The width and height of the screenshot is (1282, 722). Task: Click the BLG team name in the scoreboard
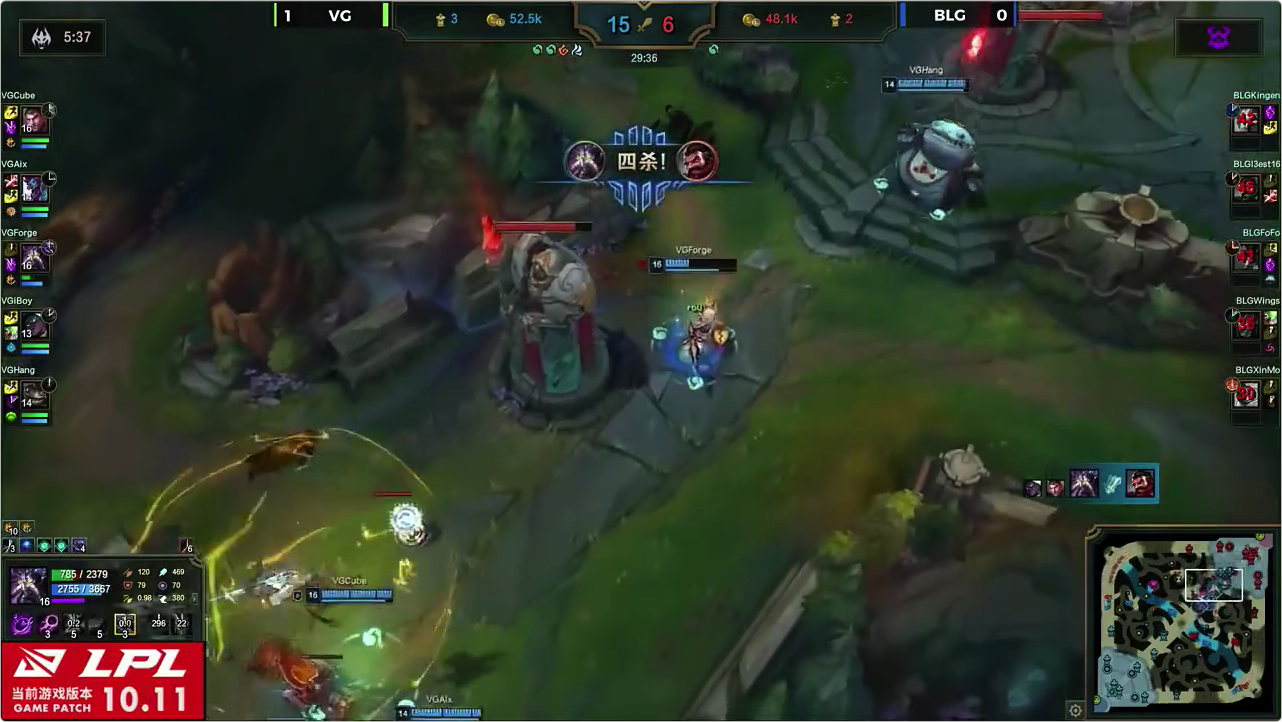pos(949,16)
